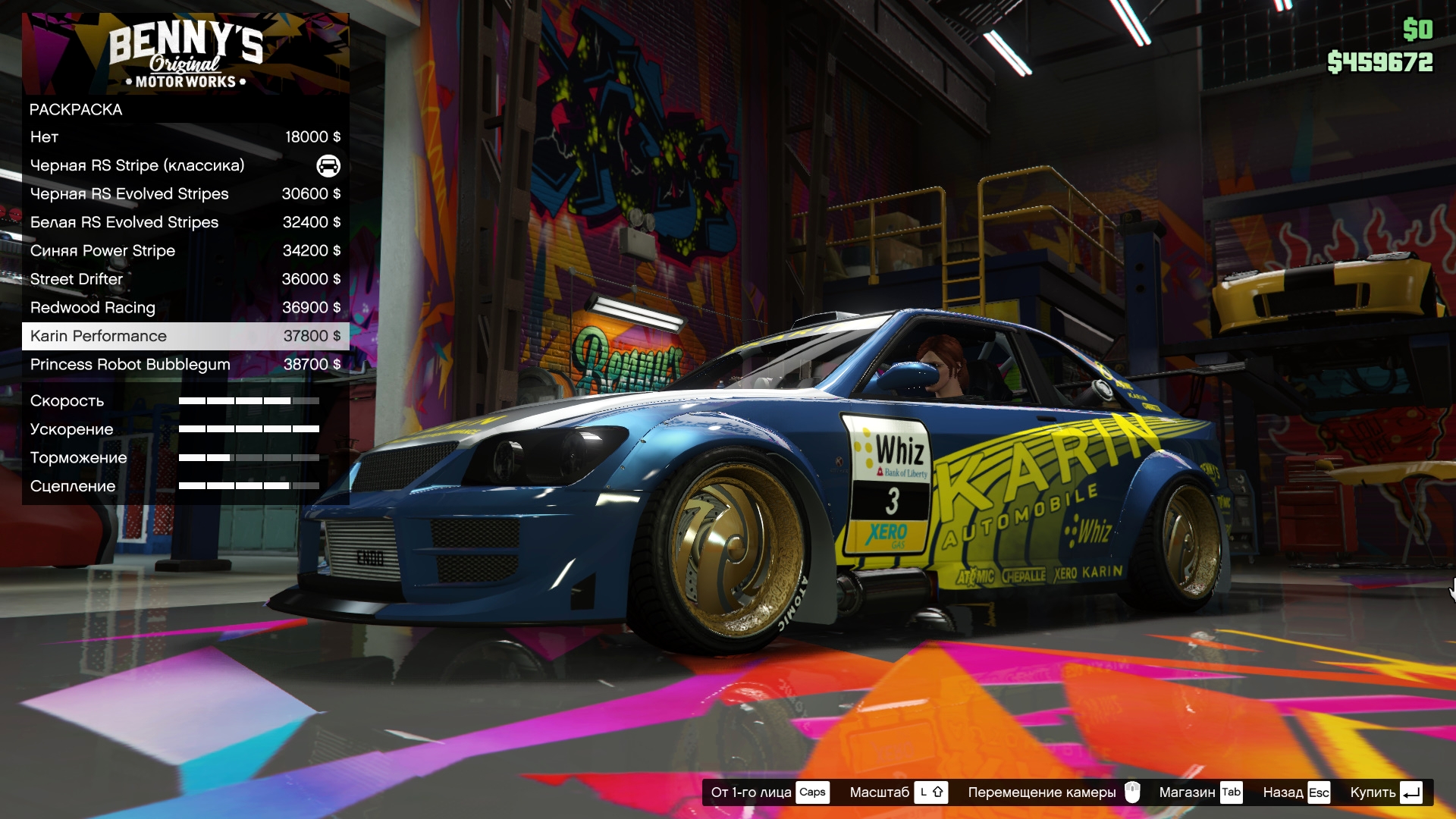This screenshot has height=819, width=1456.
Task: Go back using the Назад prompt
Action: [x=1296, y=792]
